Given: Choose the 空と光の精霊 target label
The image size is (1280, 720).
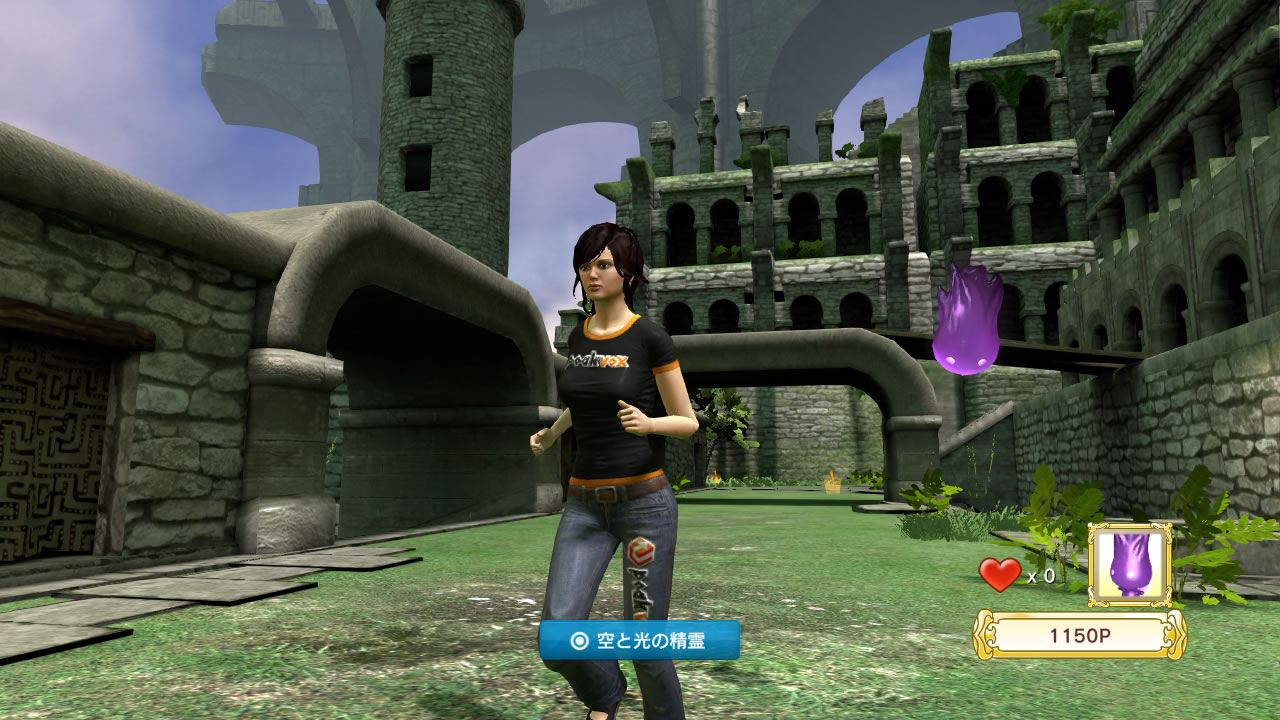Looking at the screenshot, I should click(639, 641).
